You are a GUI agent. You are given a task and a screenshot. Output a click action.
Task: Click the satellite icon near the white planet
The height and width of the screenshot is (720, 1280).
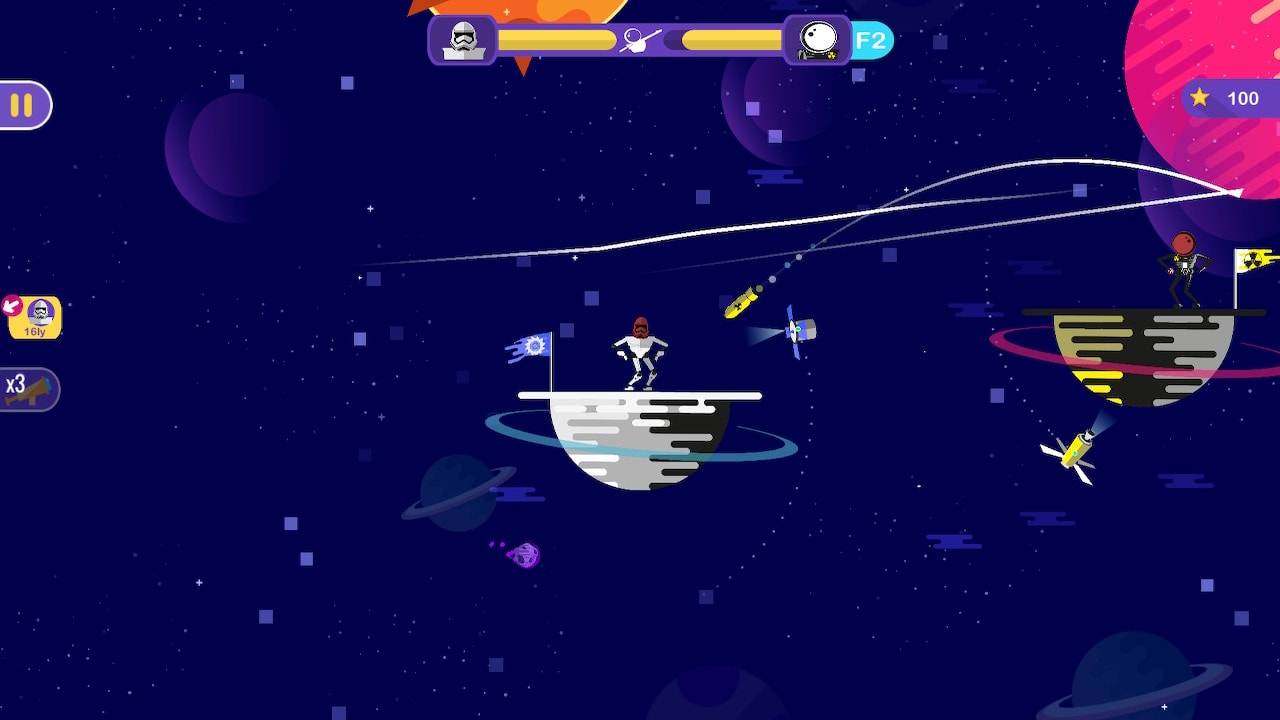click(795, 330)
